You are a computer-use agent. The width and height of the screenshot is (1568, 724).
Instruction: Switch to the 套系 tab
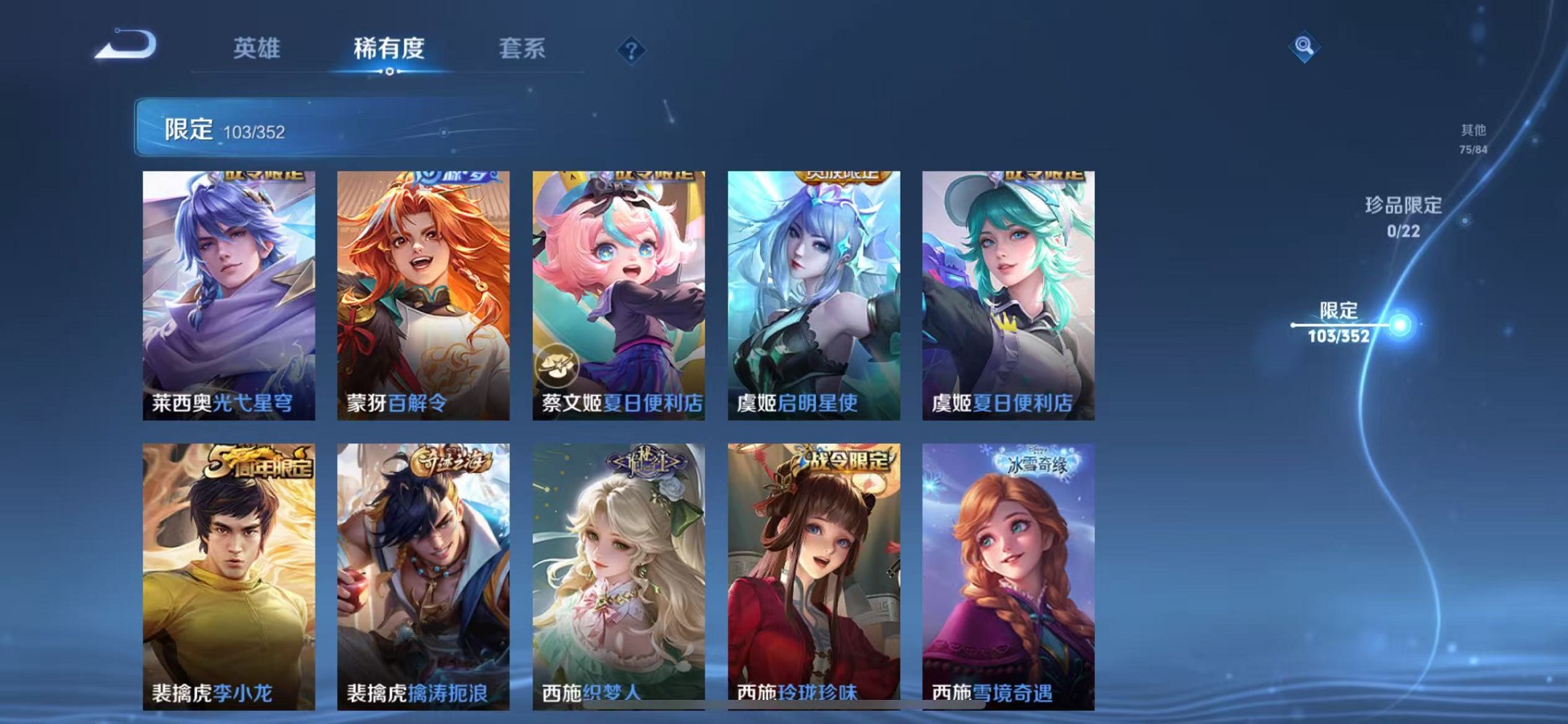point(523,47)
